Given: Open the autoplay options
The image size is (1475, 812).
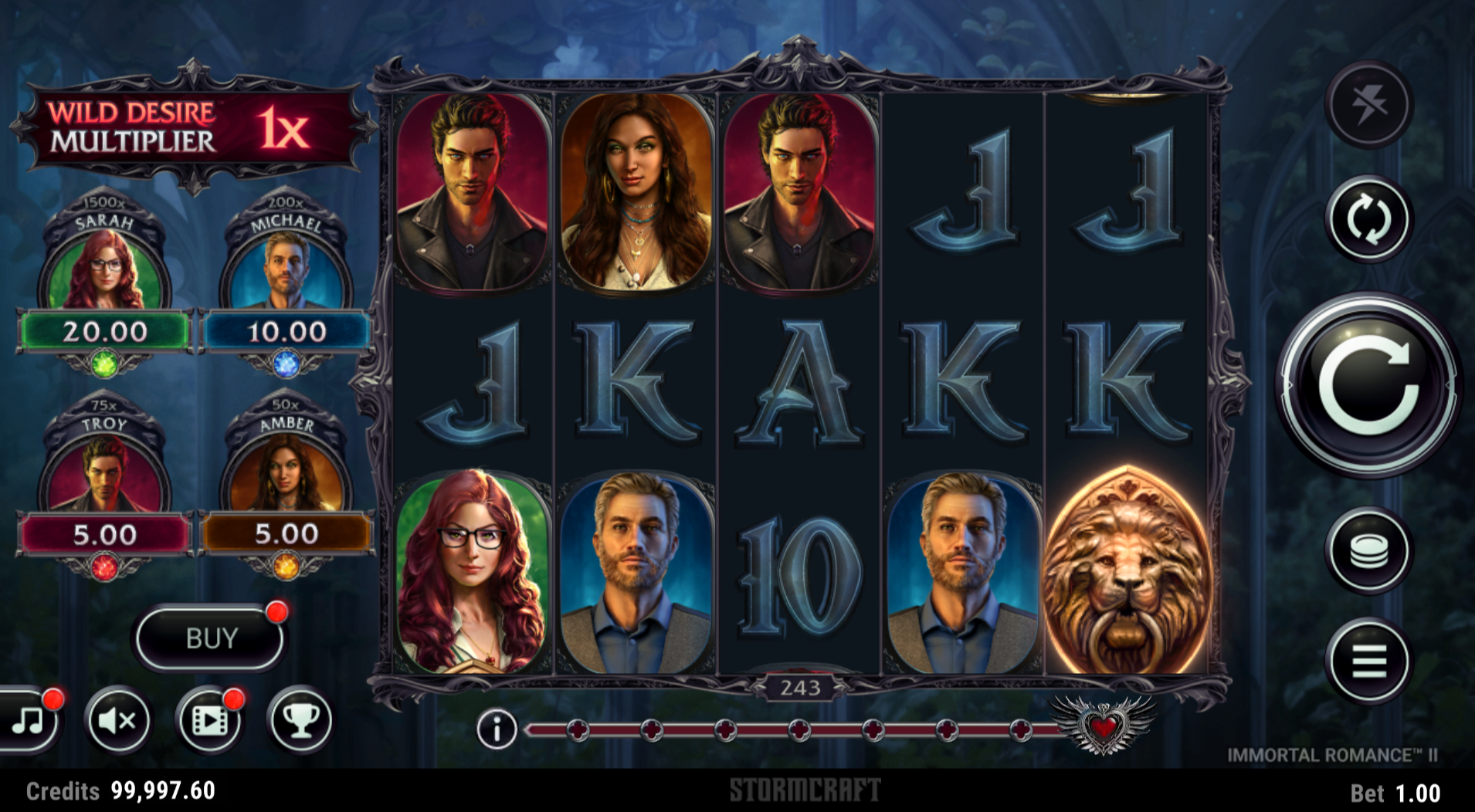Looking at the screenshot, I should 1368,219.
